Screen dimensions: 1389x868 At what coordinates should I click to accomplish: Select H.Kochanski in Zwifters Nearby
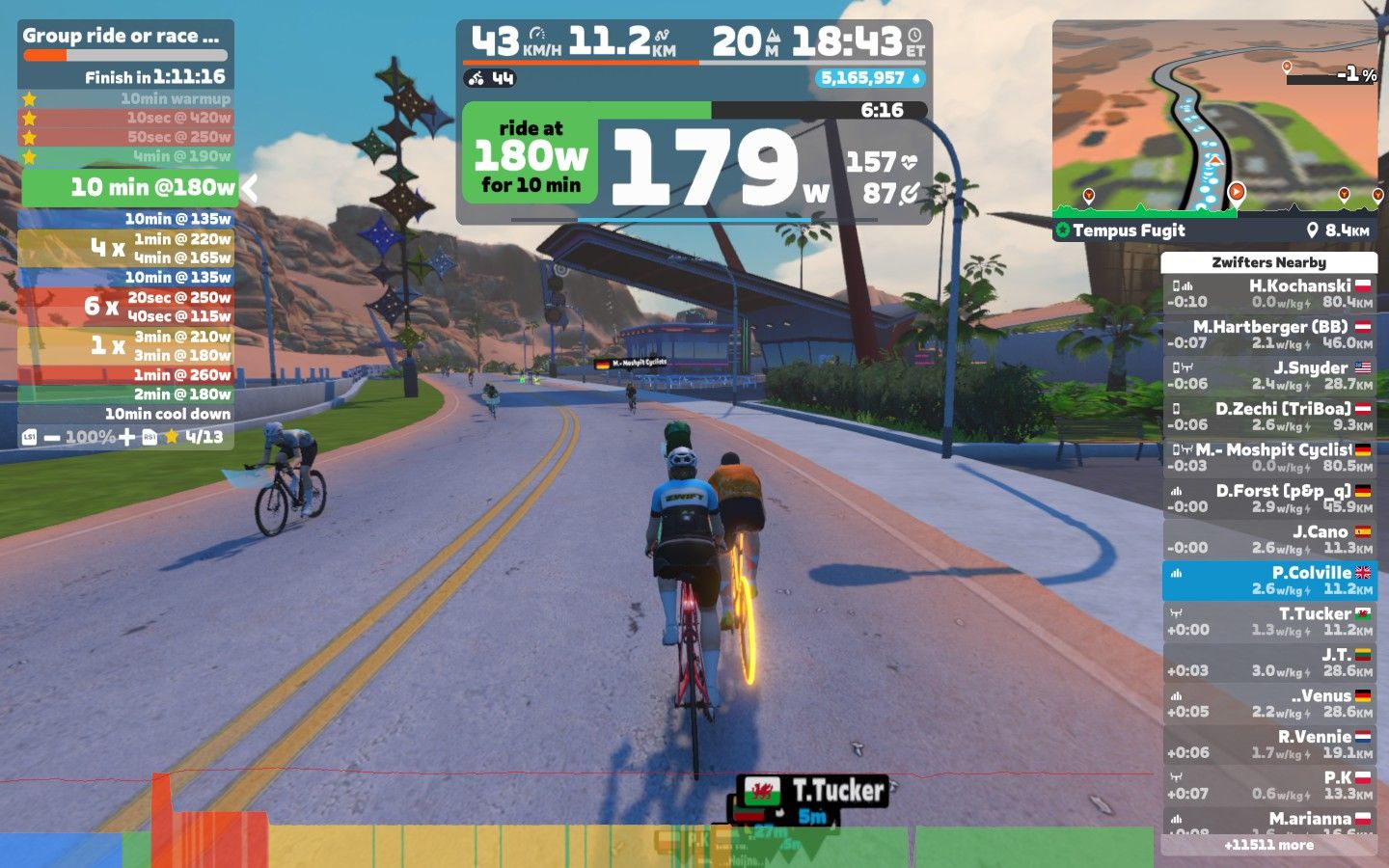[1268, 293]
